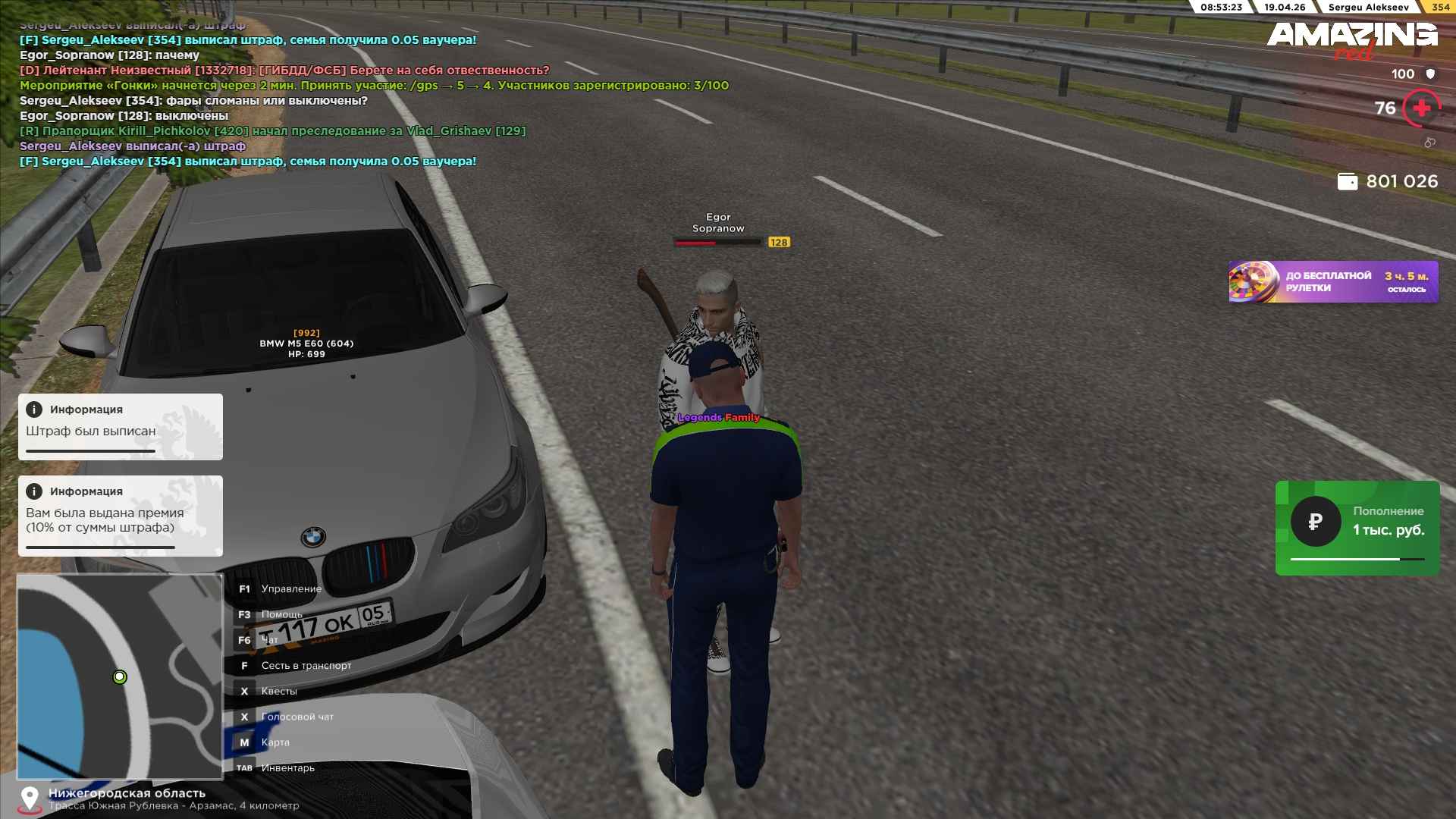
Task: Click the Amazing Red server logo
Action: (1352, 39)
